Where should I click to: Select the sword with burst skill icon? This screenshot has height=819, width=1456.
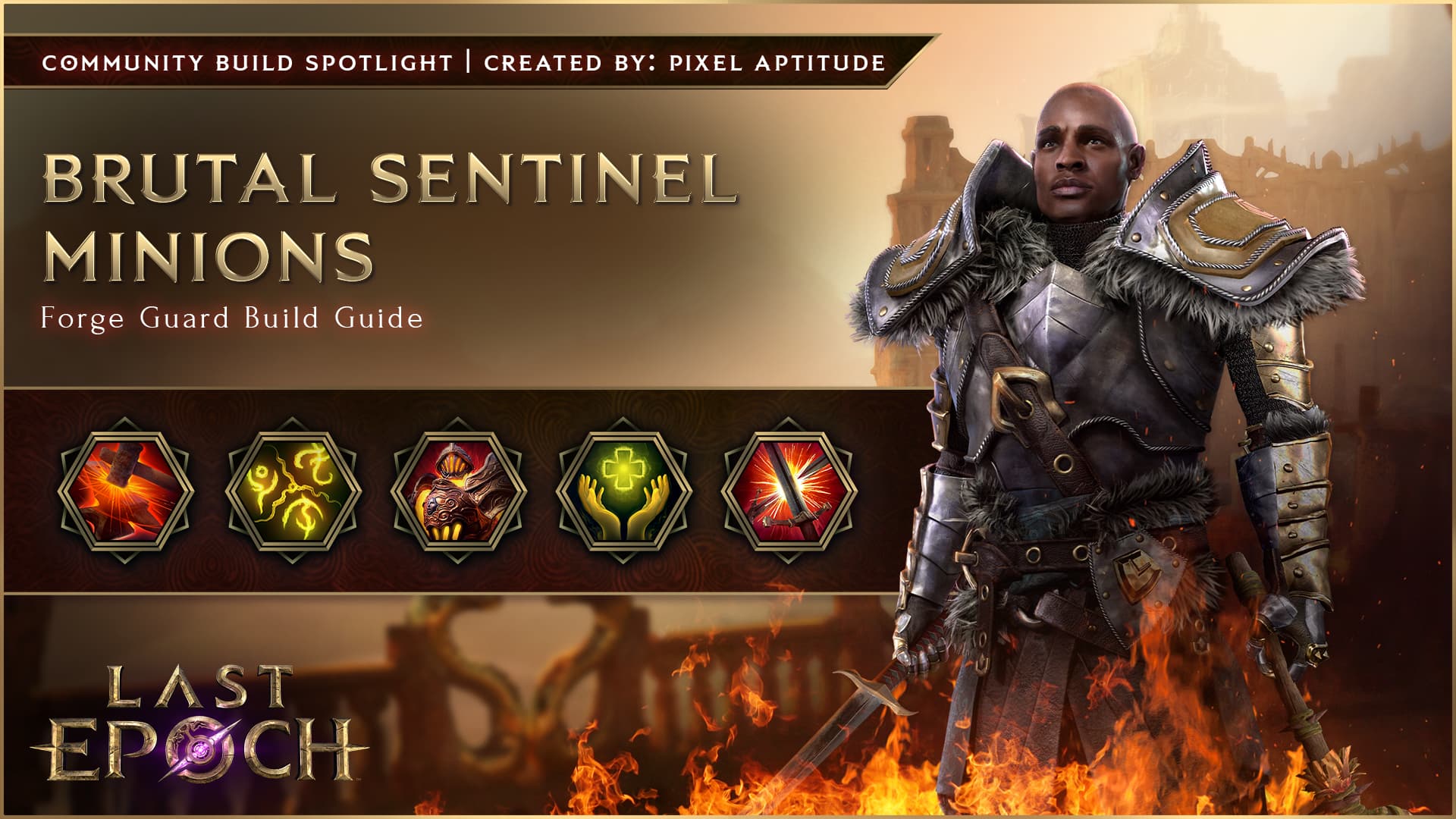pyautogui.click(x=789, y=491)
